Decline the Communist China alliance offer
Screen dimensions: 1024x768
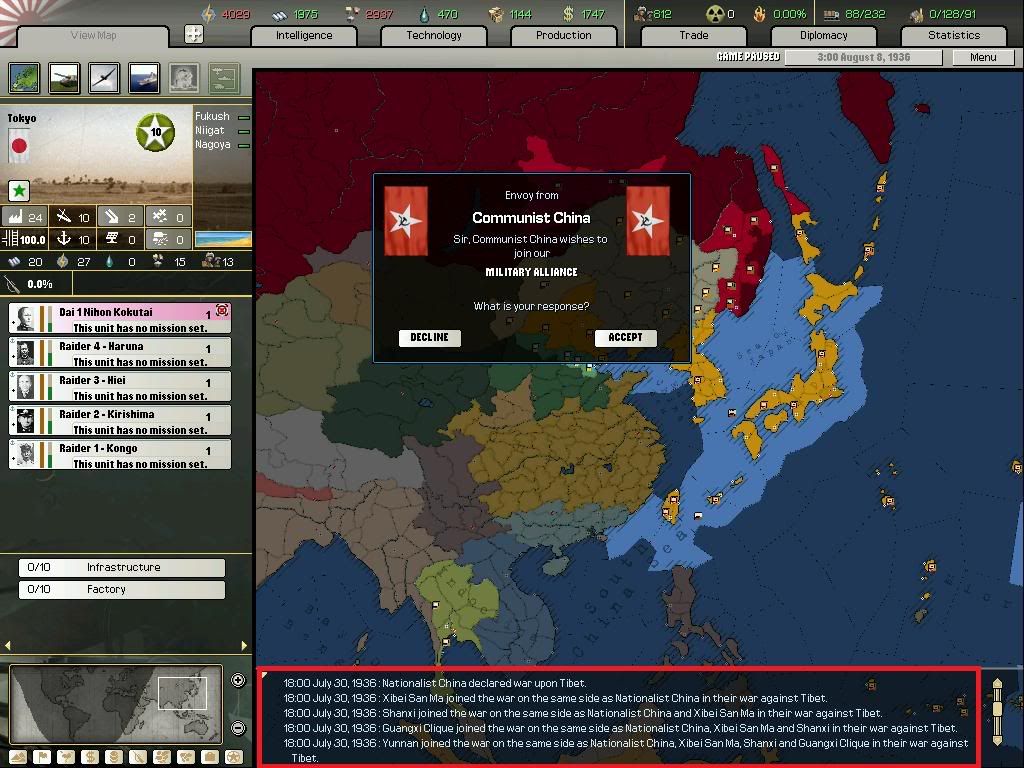coord(429,338)
